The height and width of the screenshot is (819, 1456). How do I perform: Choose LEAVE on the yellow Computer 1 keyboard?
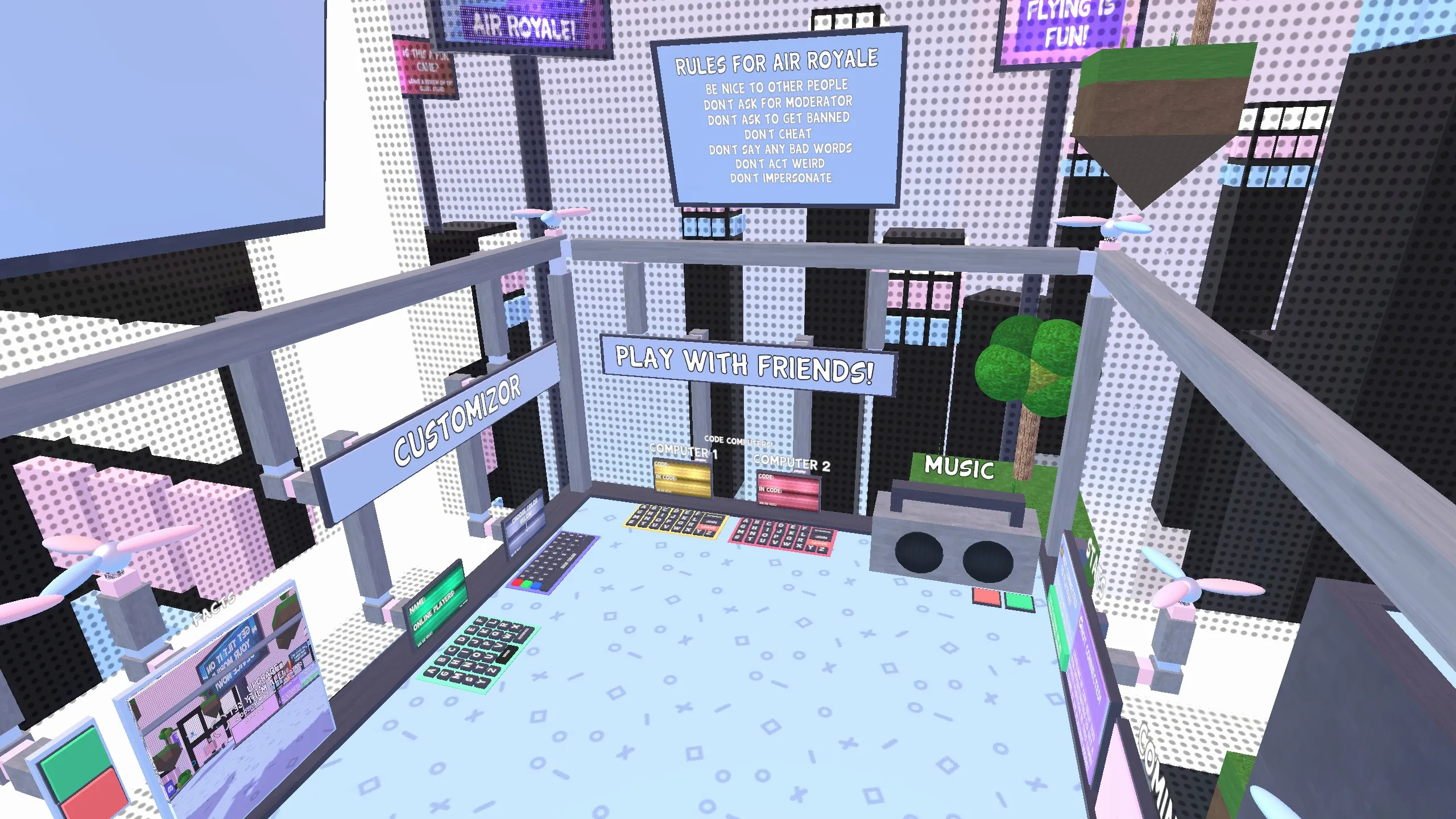coord(708,528)
